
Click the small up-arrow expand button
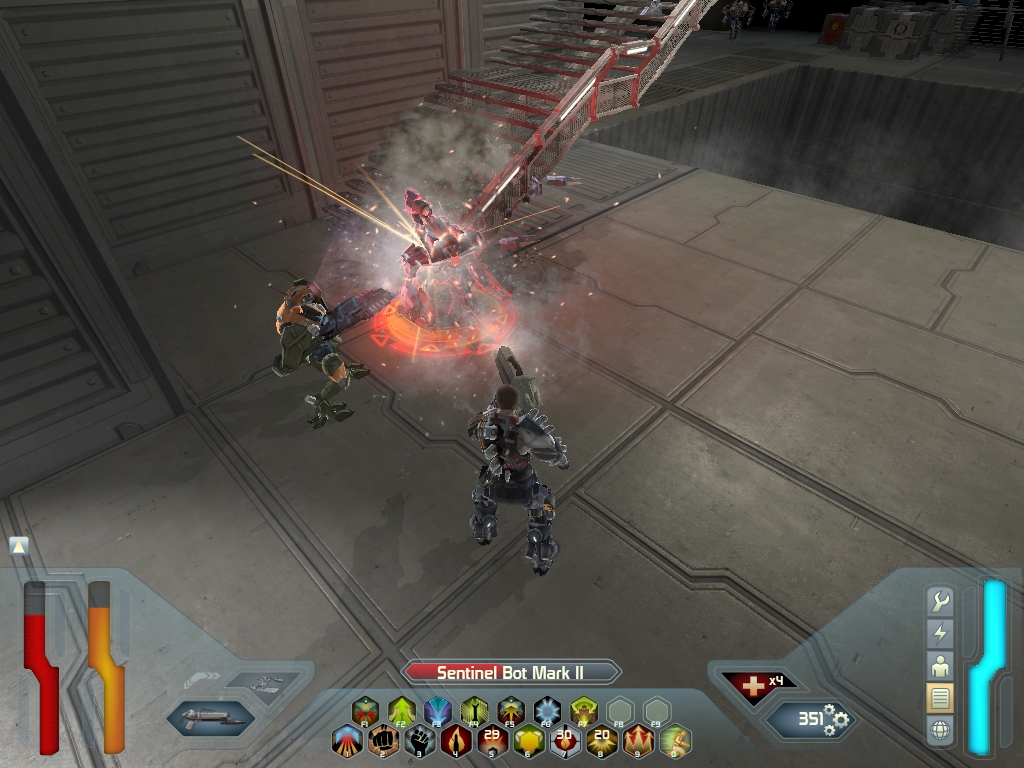point(19,546)
